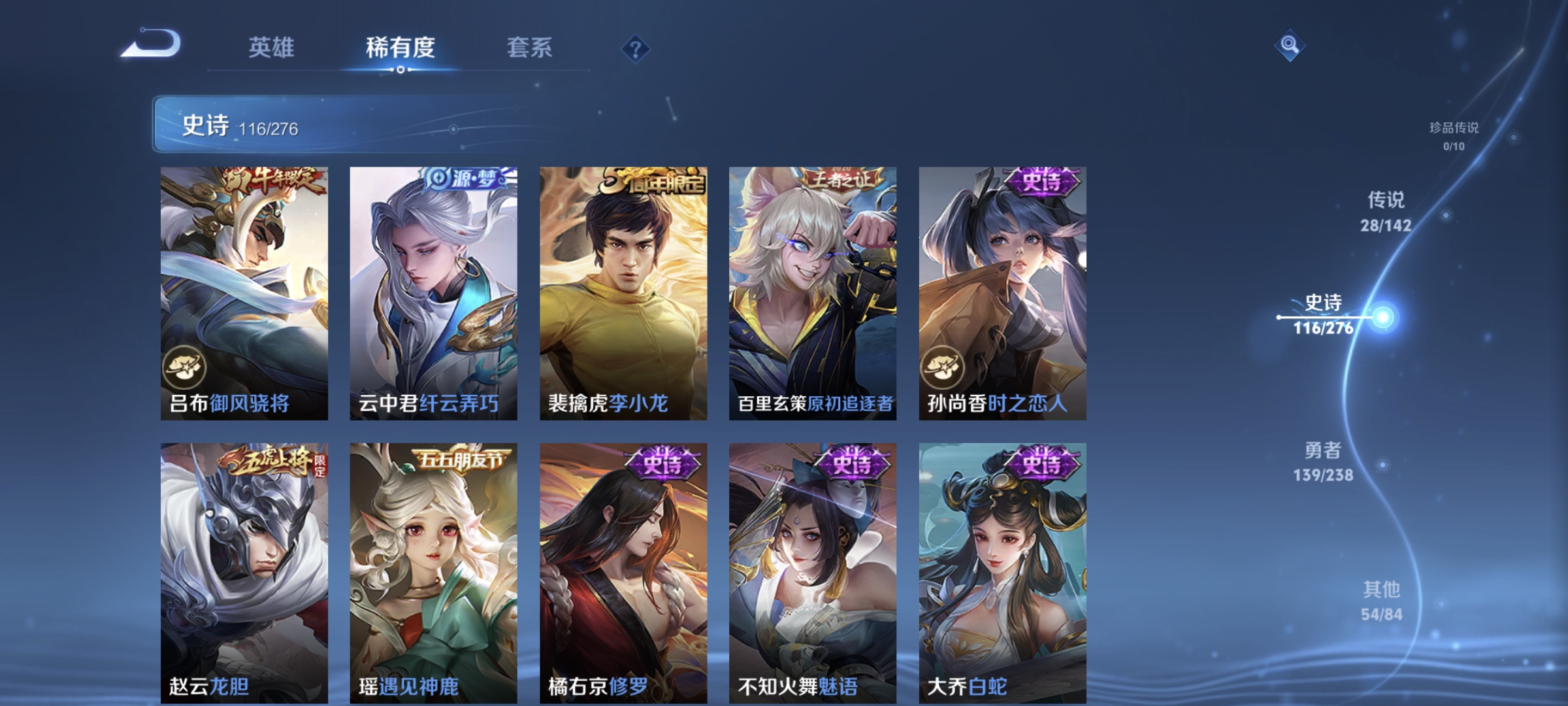Open the help question mark icon

(x=636, y=49)
